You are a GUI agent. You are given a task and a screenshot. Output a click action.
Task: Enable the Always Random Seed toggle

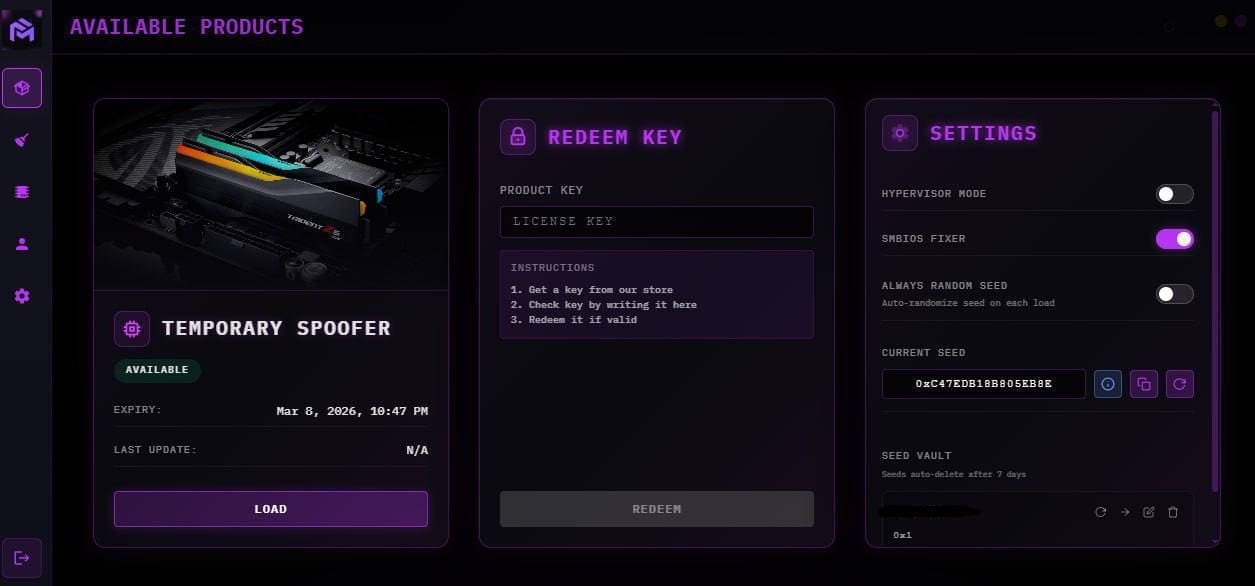(1174, 294)
